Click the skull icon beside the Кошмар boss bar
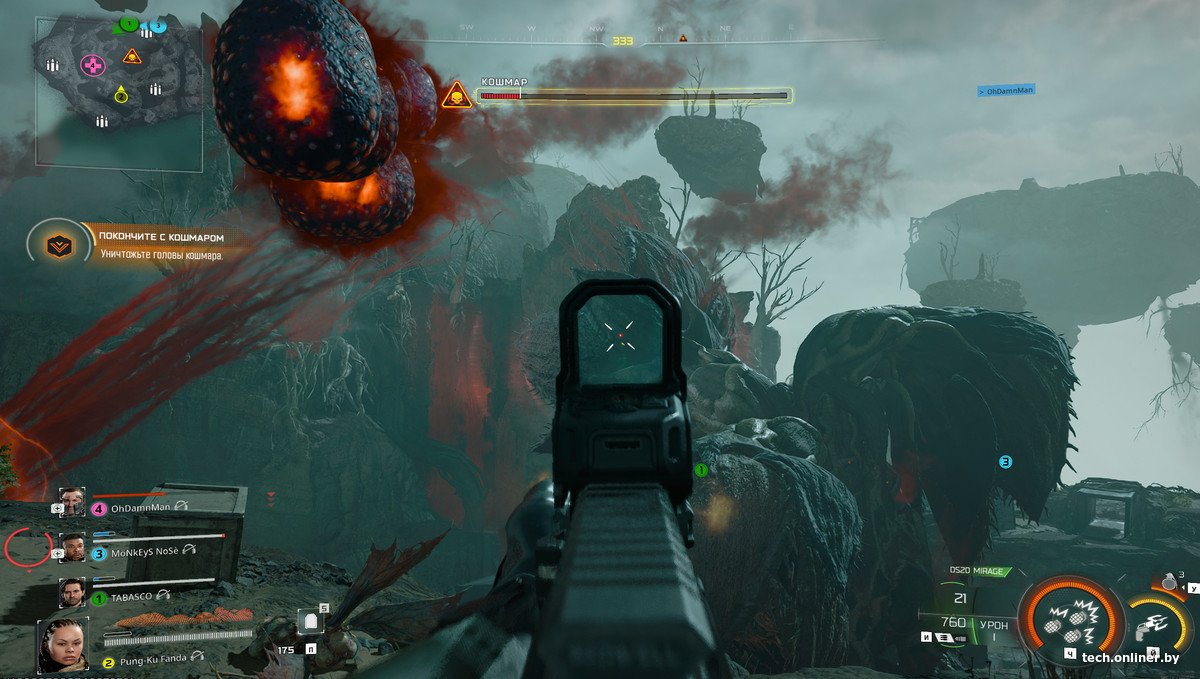 pyautogui.click(x=456, y=96)
